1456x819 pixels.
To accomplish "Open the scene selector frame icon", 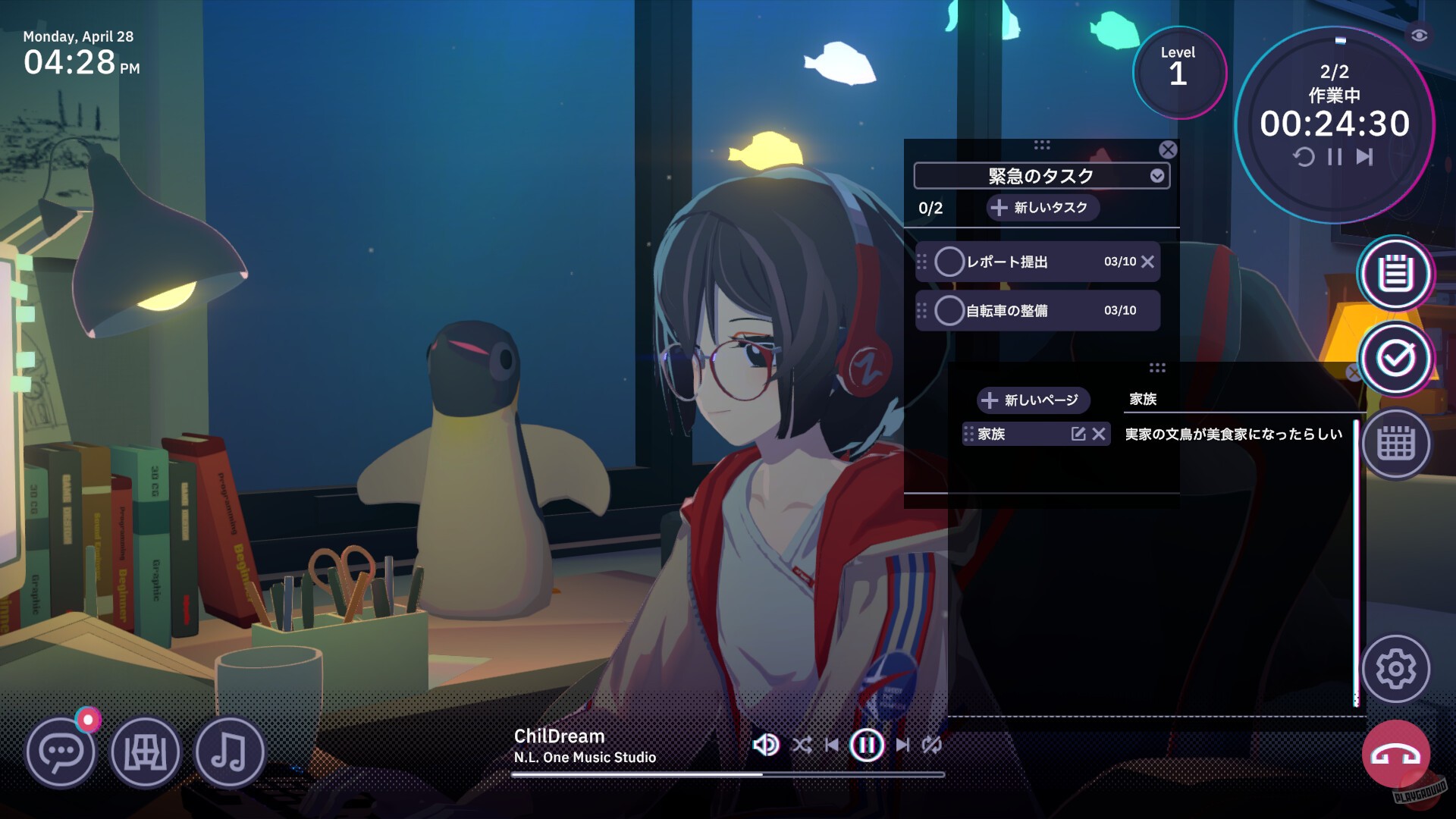I will (x=146, y=752).
